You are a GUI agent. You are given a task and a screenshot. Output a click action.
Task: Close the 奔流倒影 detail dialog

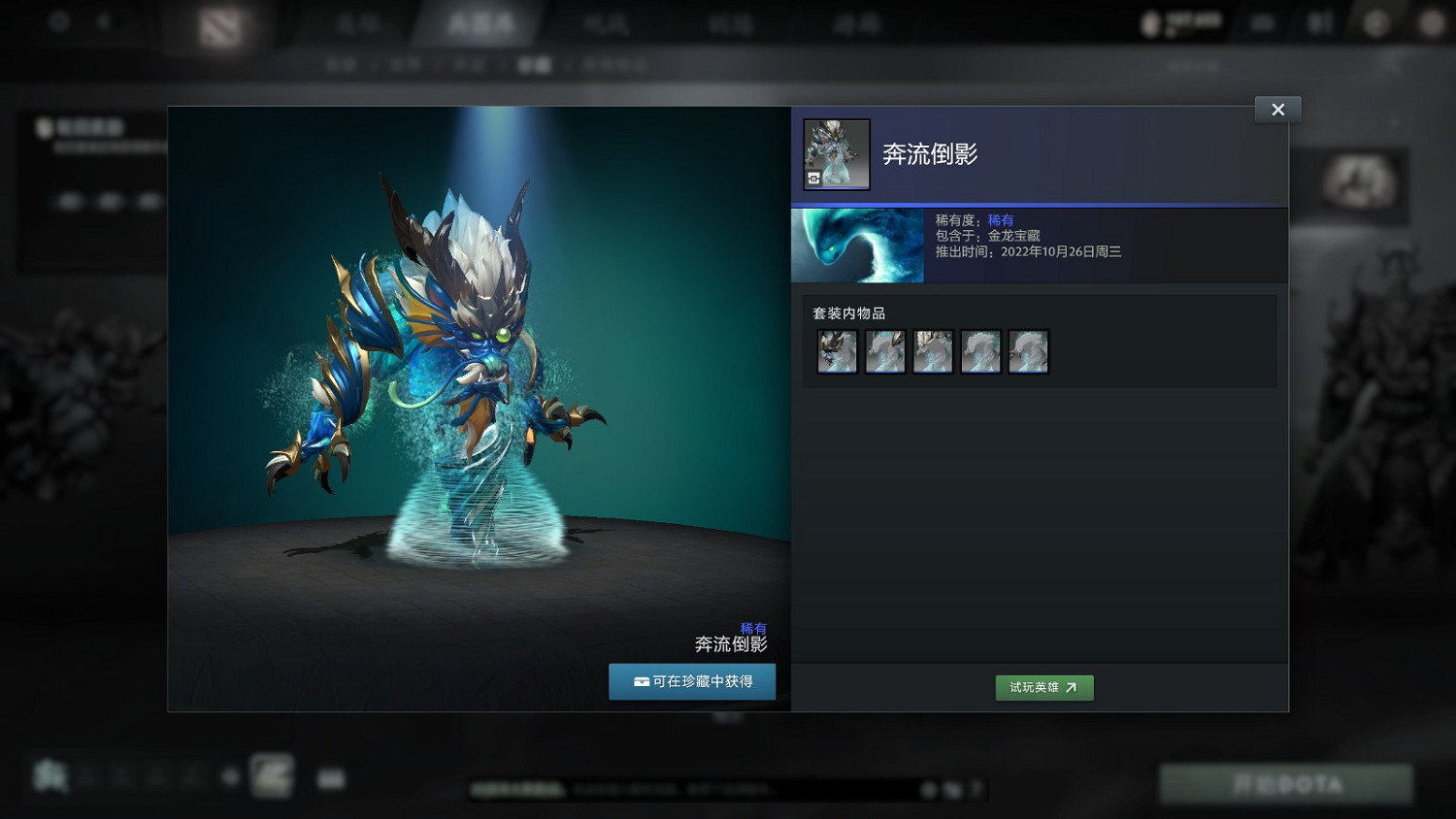(1277, 109)
